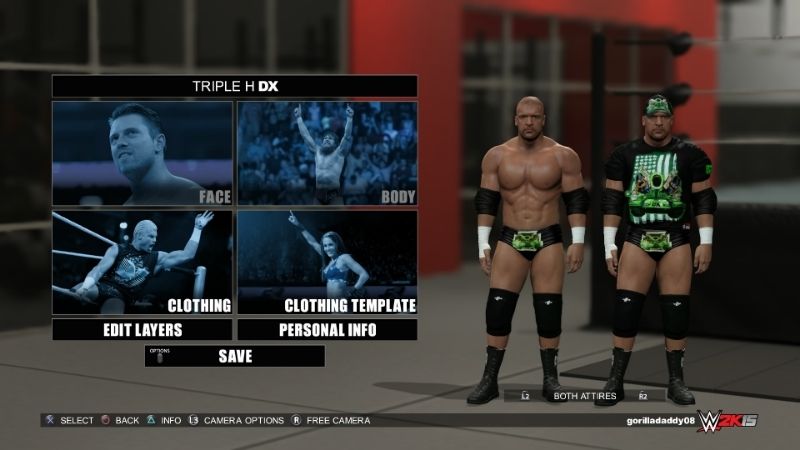This screenshot has height=450, width=800.
Task: Click the Both Attires selector
Action: coord(583,396)
